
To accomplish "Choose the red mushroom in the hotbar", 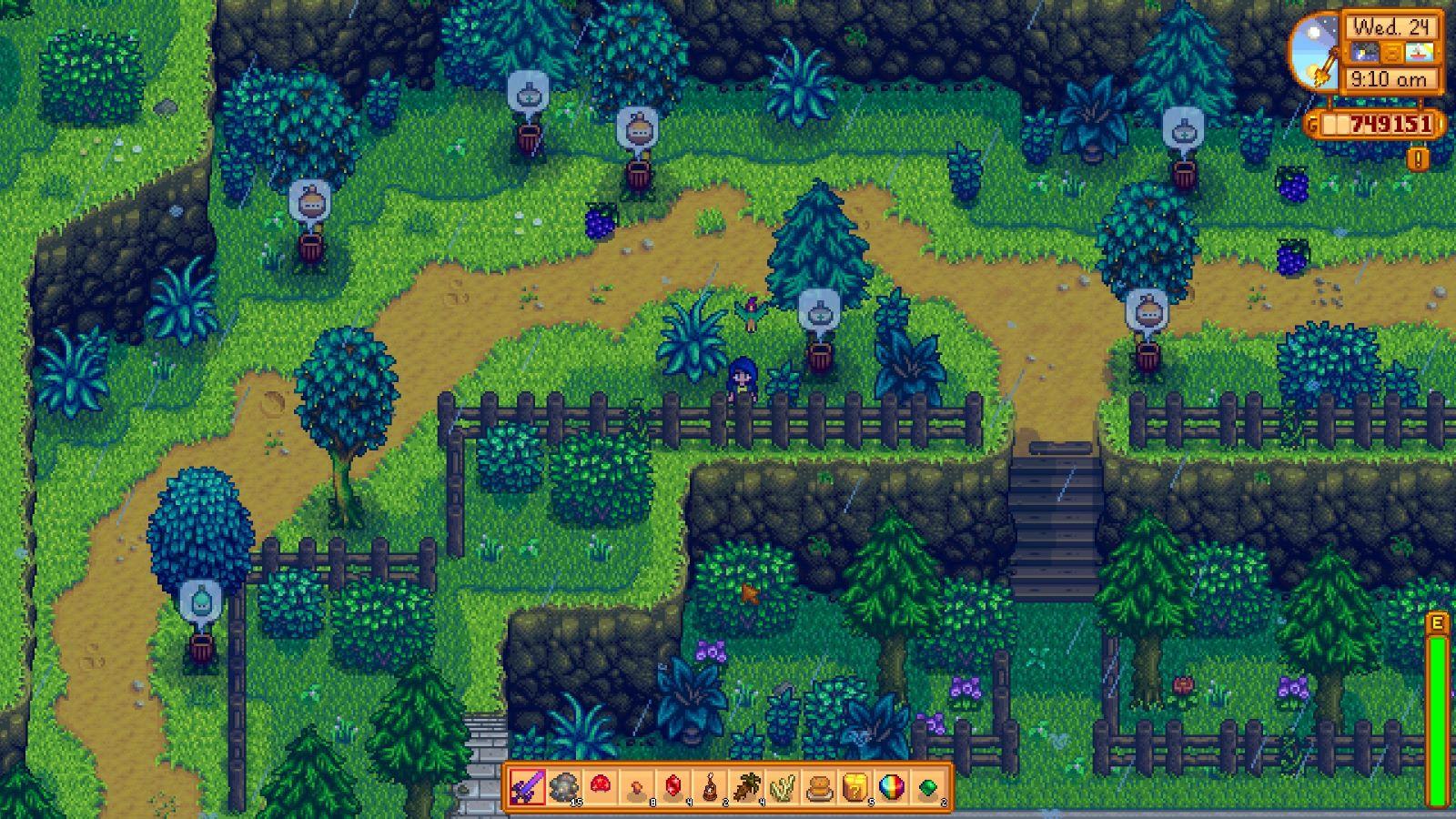I will [x=600, y=787].
